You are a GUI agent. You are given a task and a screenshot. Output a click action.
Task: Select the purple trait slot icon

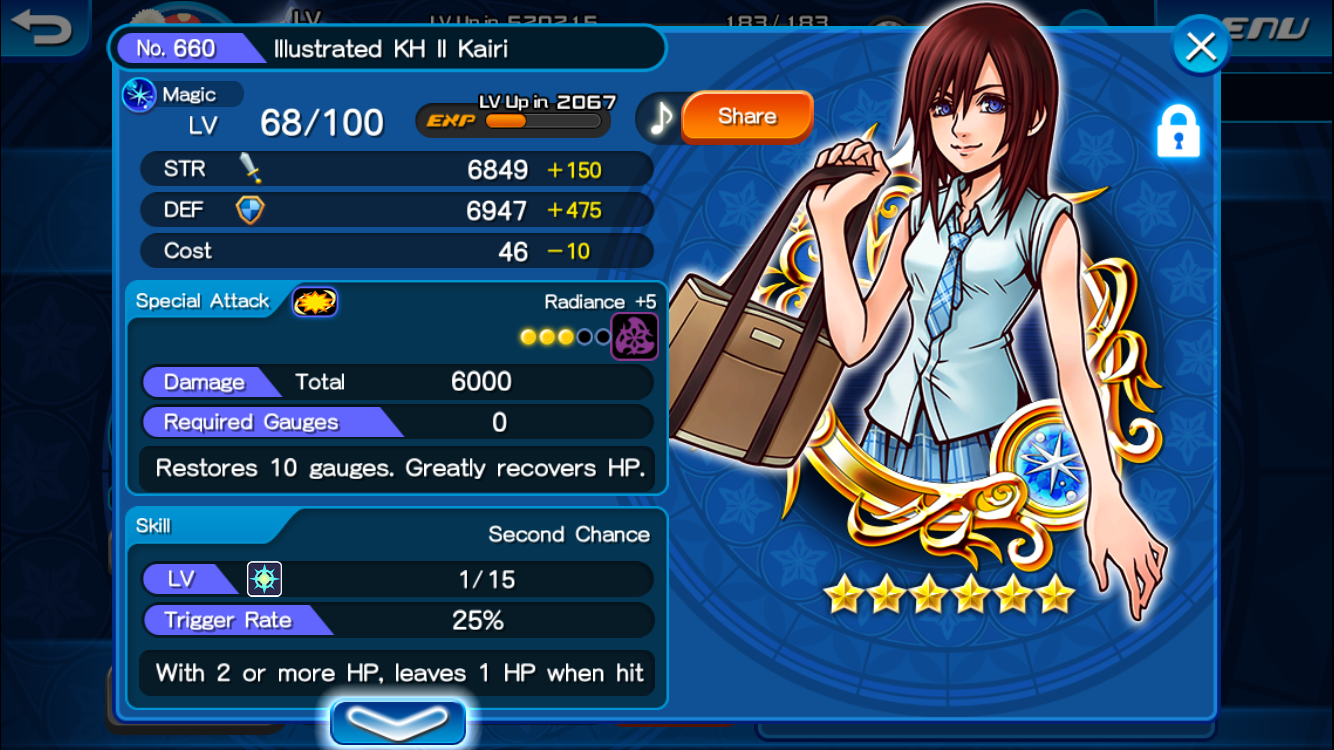(634, 336)
